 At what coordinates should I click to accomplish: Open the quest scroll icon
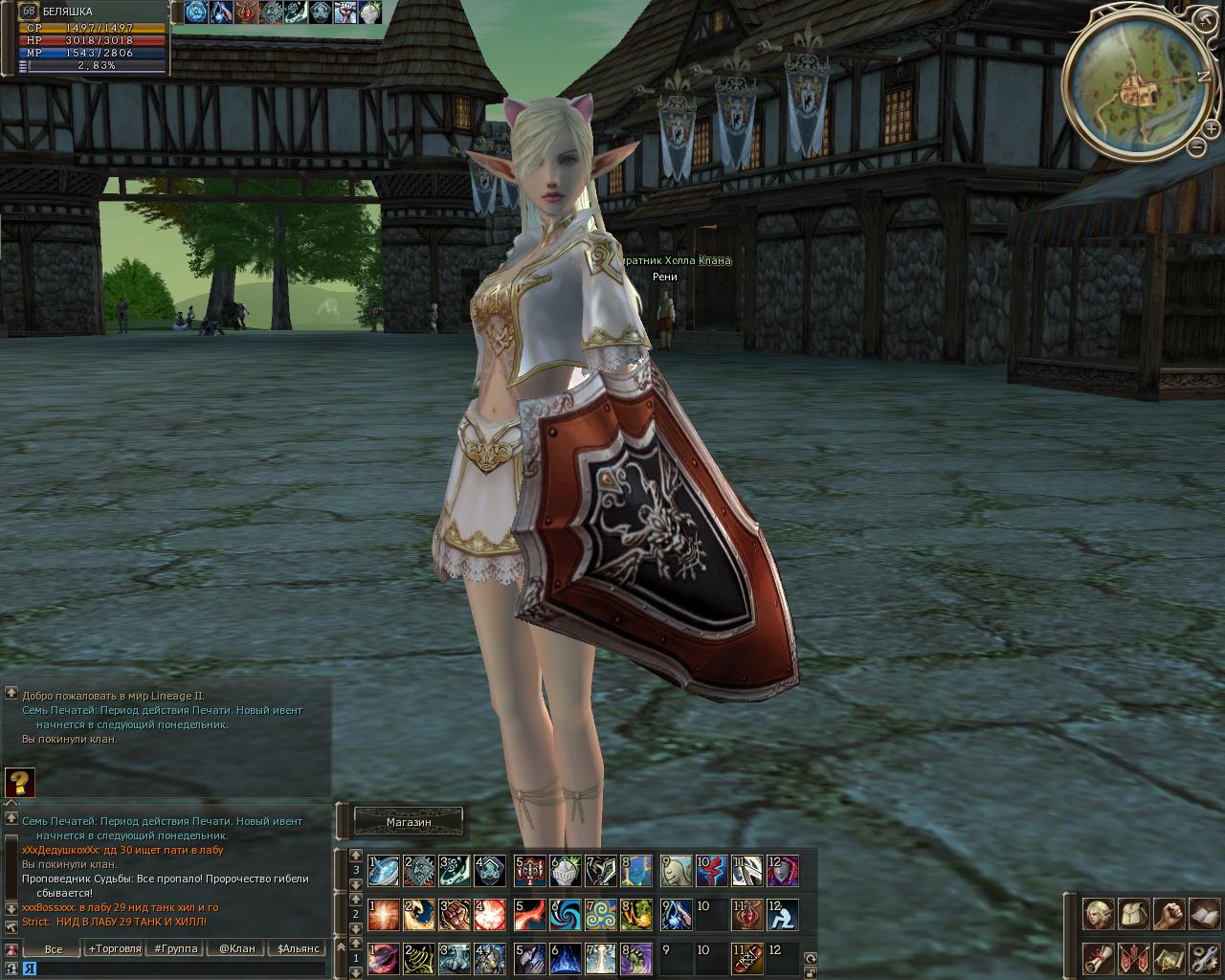[x=1098, y=957]
